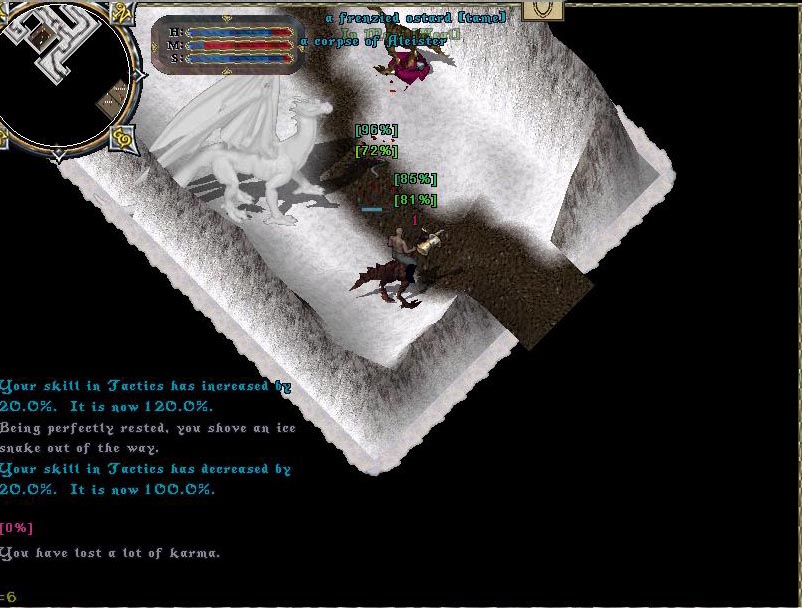Viewport: 802px width, 608px height.
Task: Select the corpse of Aleister label
Action: [373, 42]
